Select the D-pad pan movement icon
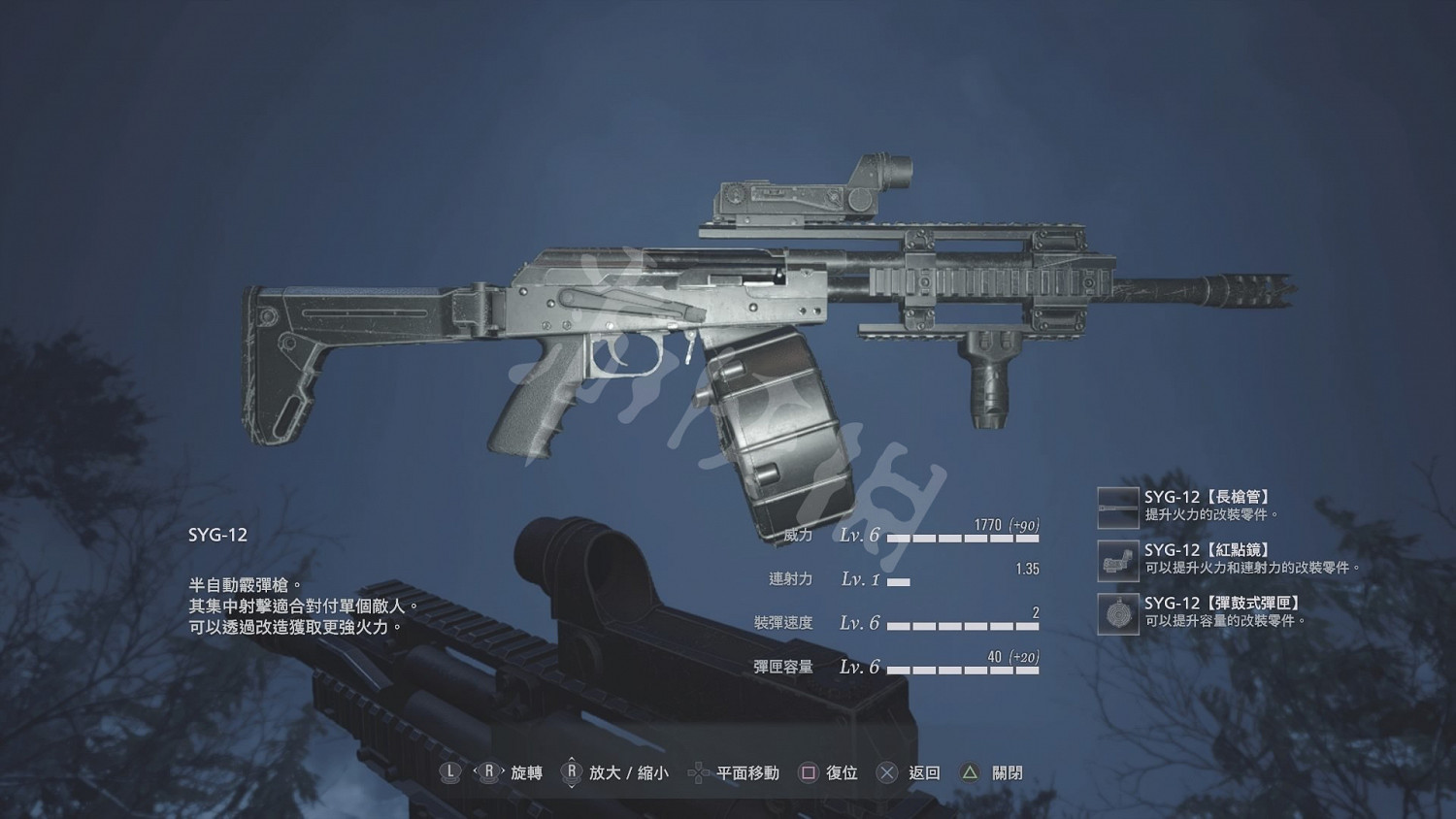 [697, 773]
